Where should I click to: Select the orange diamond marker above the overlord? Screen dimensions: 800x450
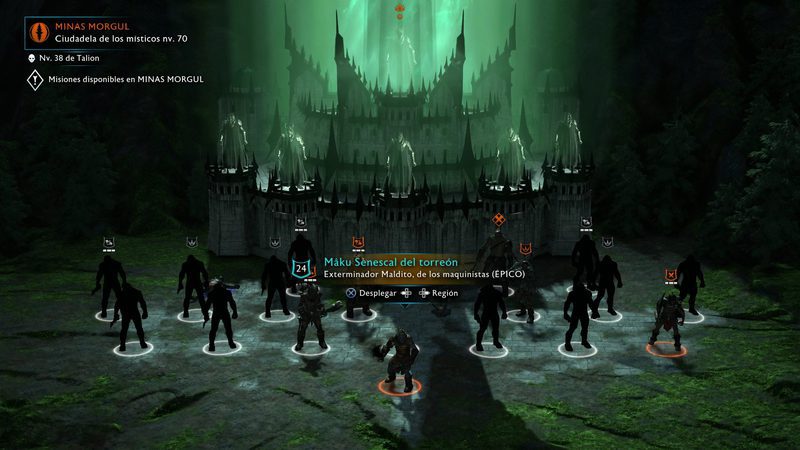tap(498, 219)
